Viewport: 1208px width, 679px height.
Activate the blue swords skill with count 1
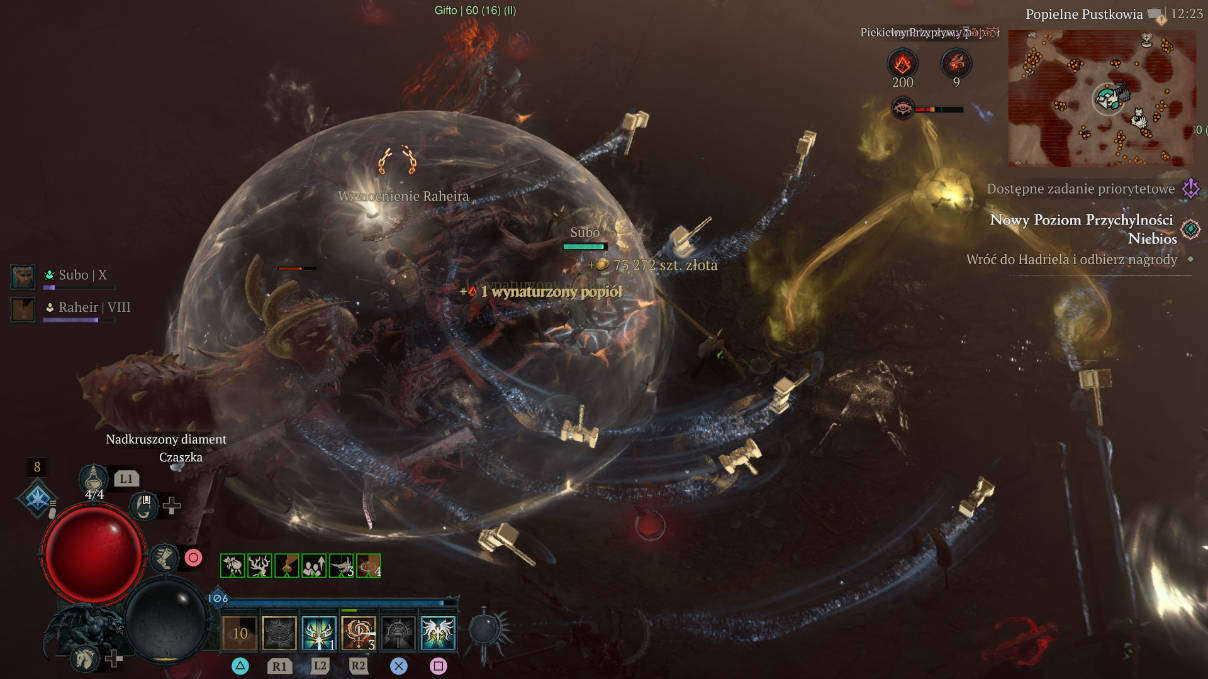(x=319, y=632)
